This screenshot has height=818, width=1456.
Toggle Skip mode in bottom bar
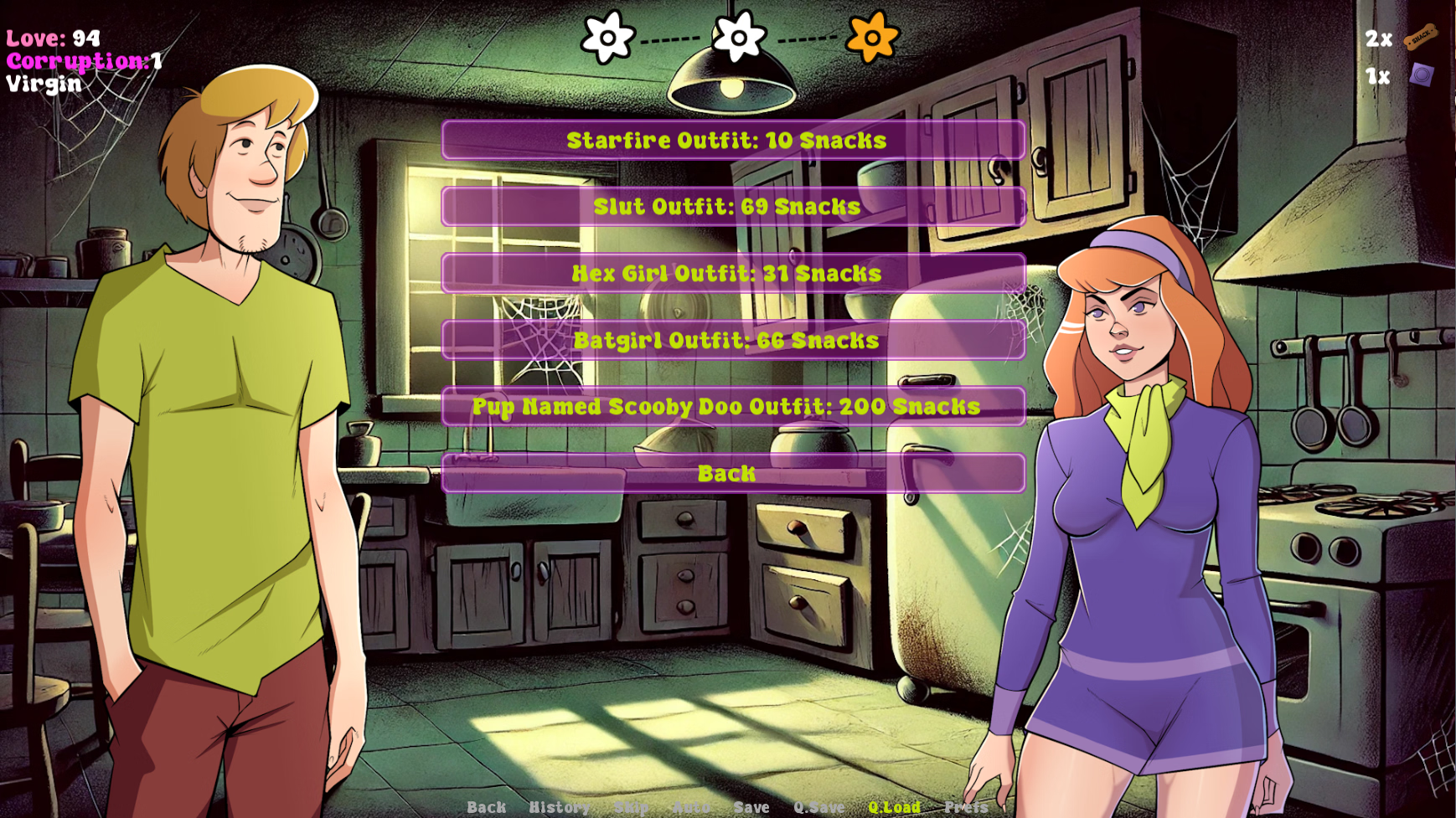(631, 807)
